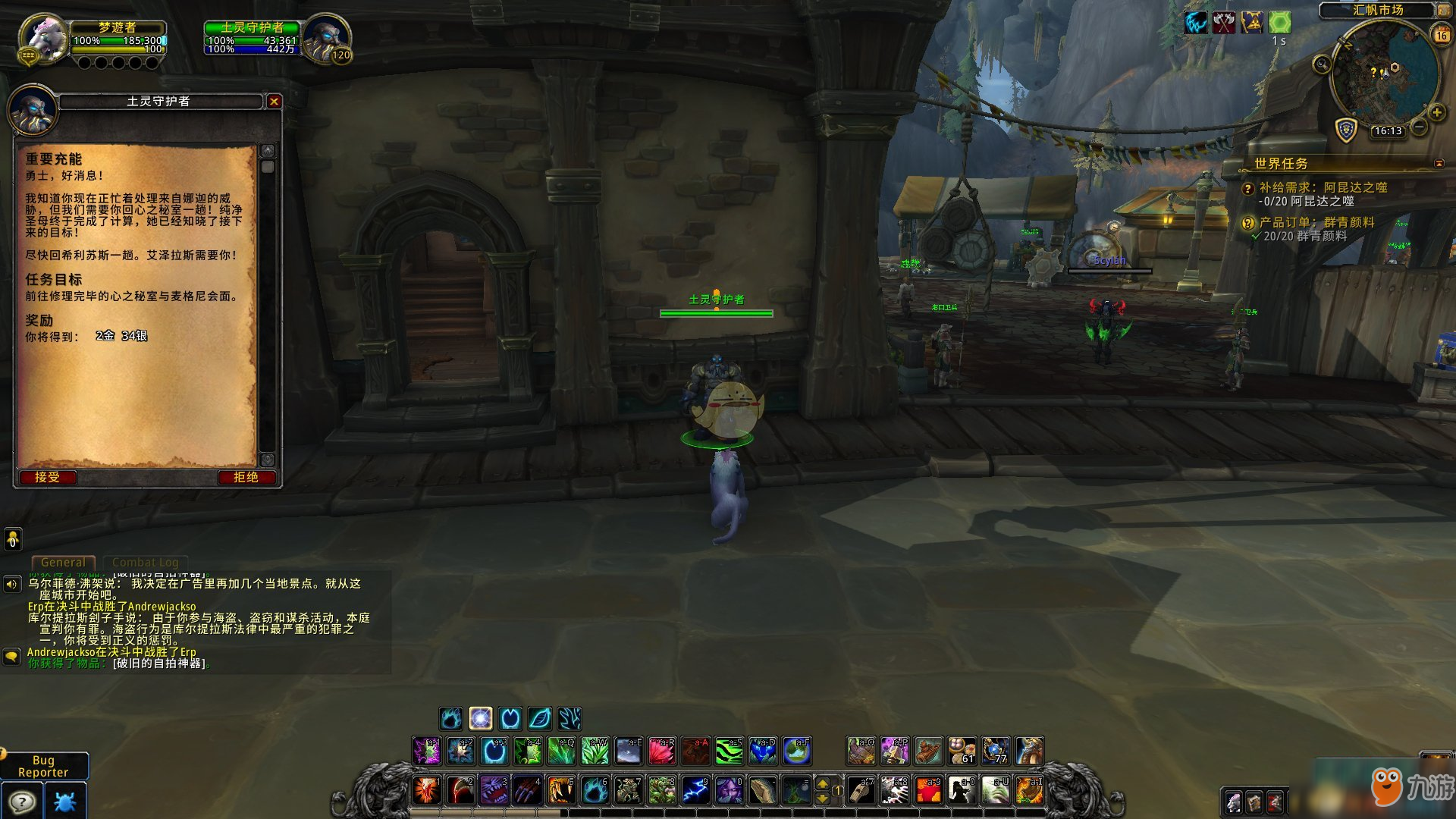Accept the quest with the 接受 button
The width and height of the screenshot is (1456, 819).
pos(47,477)
